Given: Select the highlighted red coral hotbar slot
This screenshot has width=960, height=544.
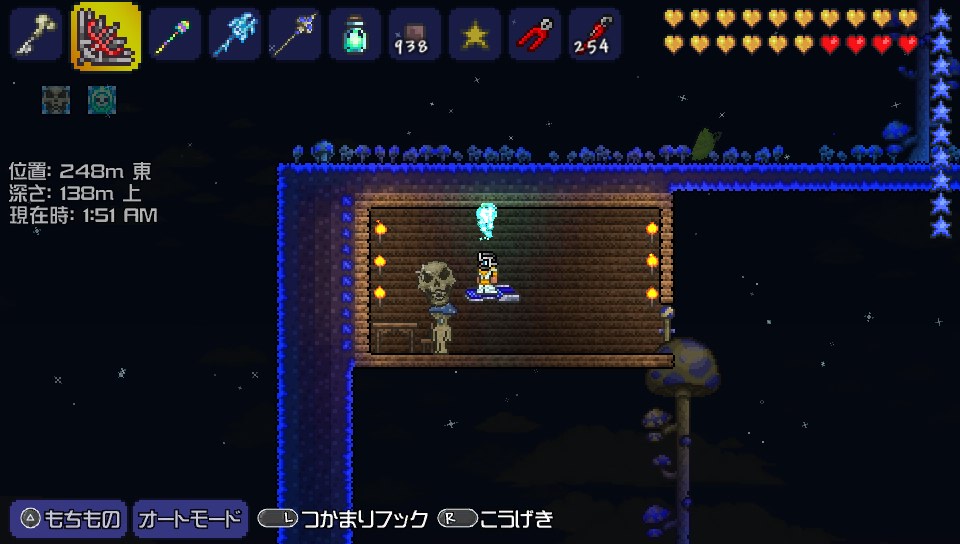Looking at the screenshot, I should click(x=105, y=35).
